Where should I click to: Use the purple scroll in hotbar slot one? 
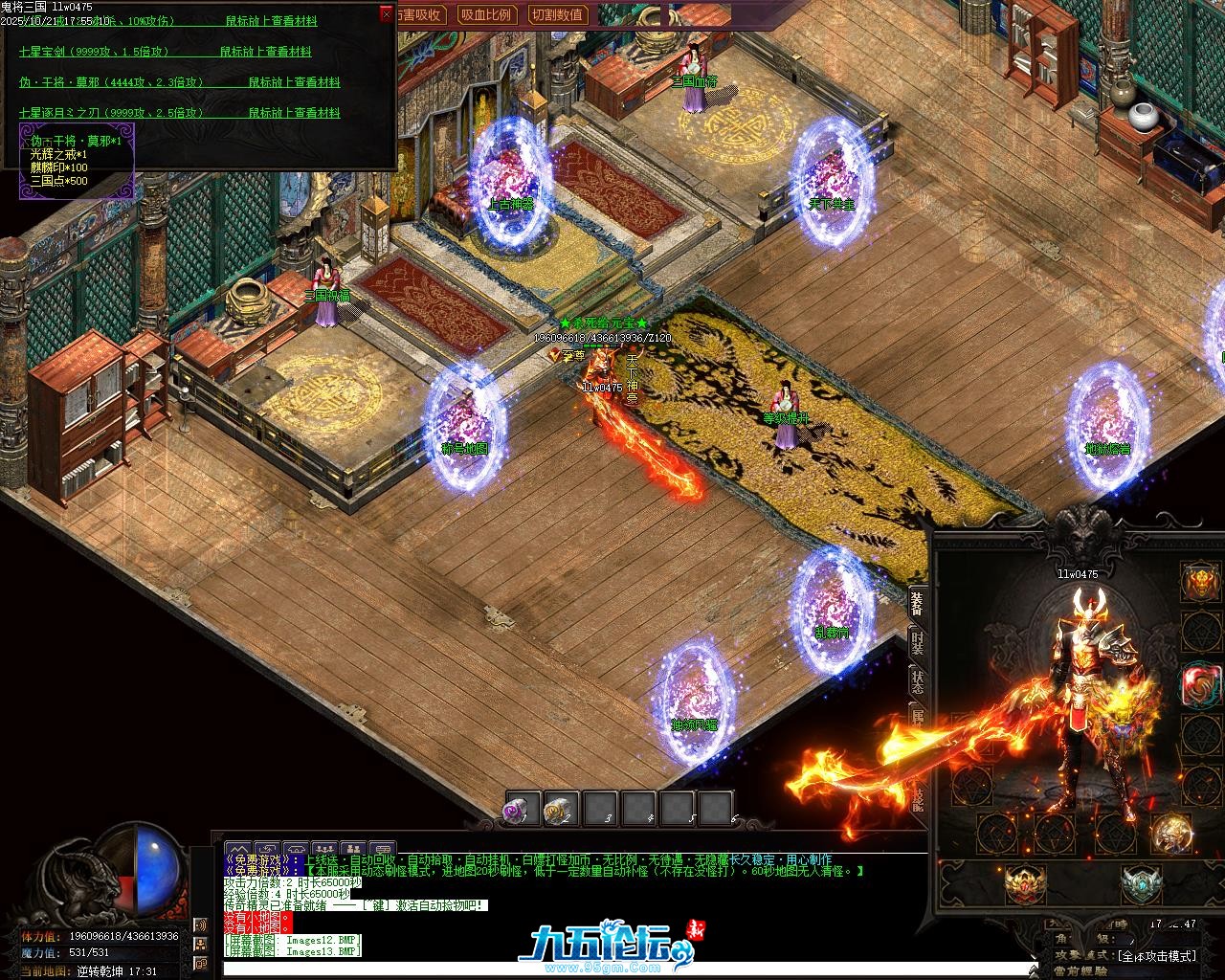tap(523, 810)
